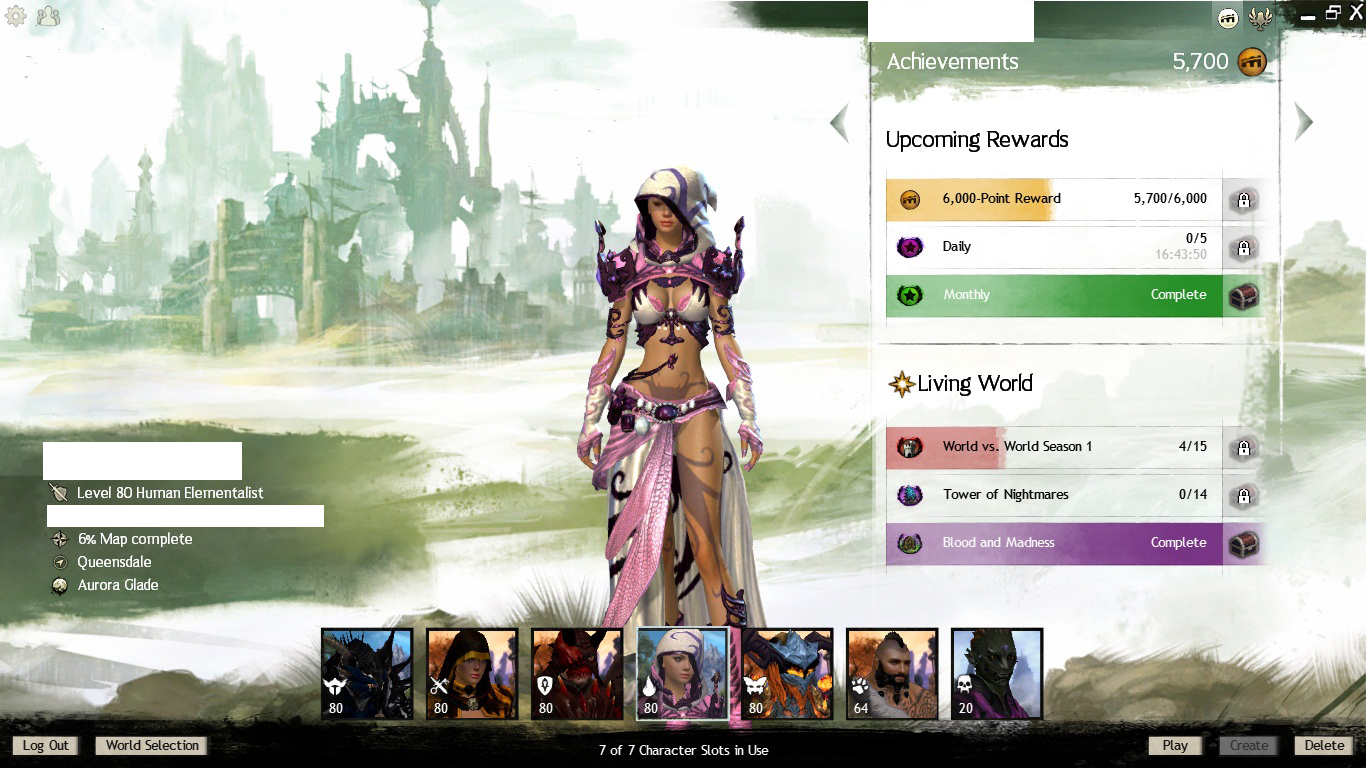Choose the level 20 necromancer portrait

pyautogui.click(x=997, y=674)
